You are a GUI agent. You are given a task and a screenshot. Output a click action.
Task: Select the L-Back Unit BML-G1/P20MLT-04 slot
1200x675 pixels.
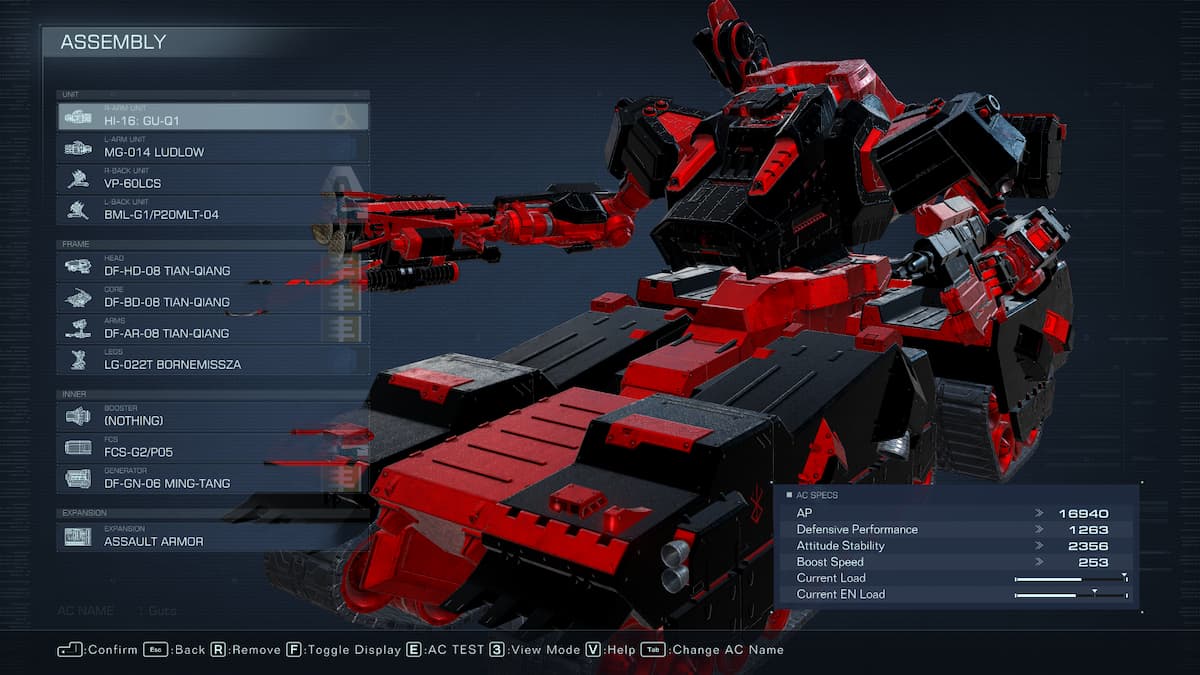point(212,210)
